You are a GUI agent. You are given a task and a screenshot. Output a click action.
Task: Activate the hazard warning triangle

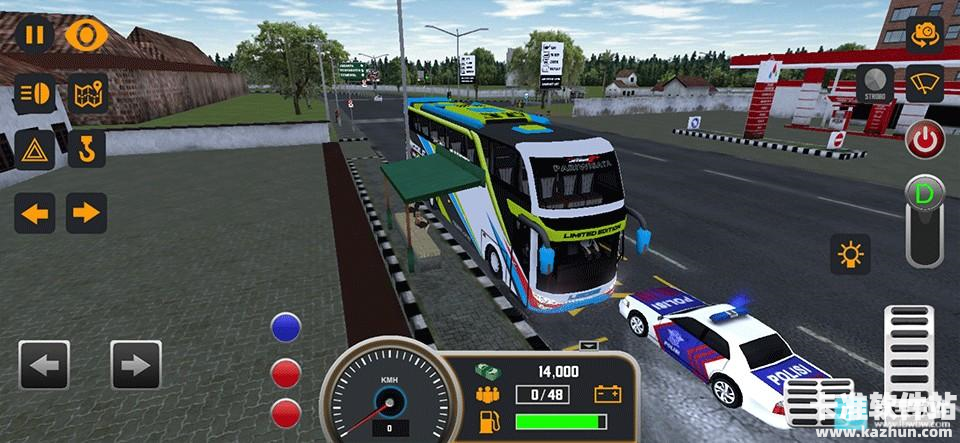[x=34, y=151]
